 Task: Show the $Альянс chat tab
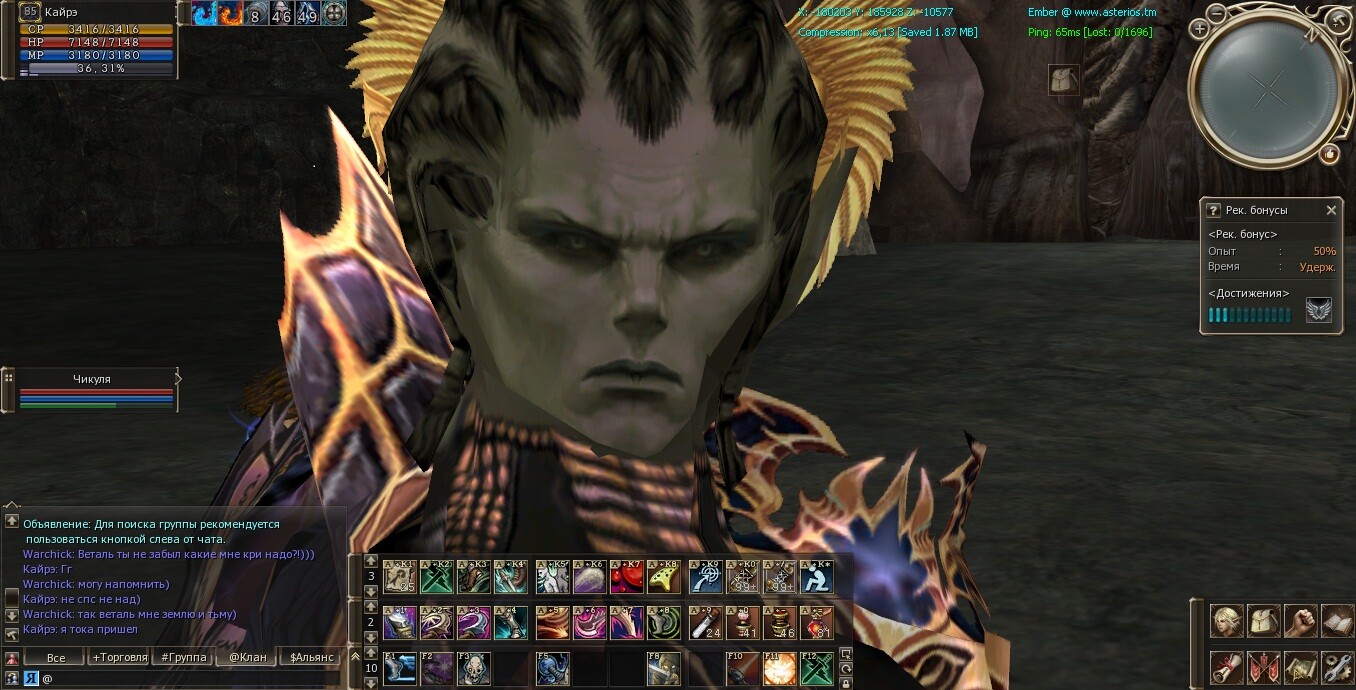[x=311, y=657]
